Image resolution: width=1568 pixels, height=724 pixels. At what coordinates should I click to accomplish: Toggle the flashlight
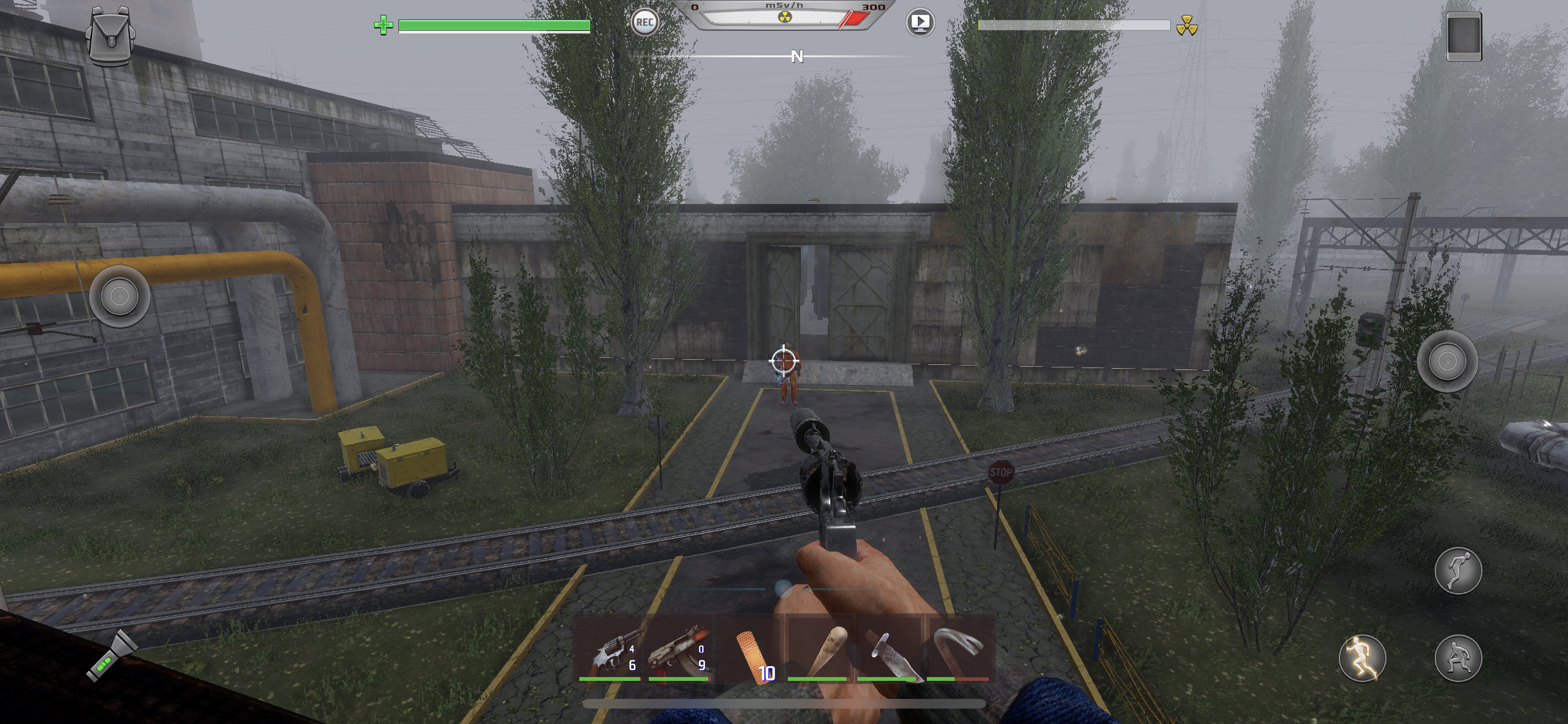pos(111,656)
